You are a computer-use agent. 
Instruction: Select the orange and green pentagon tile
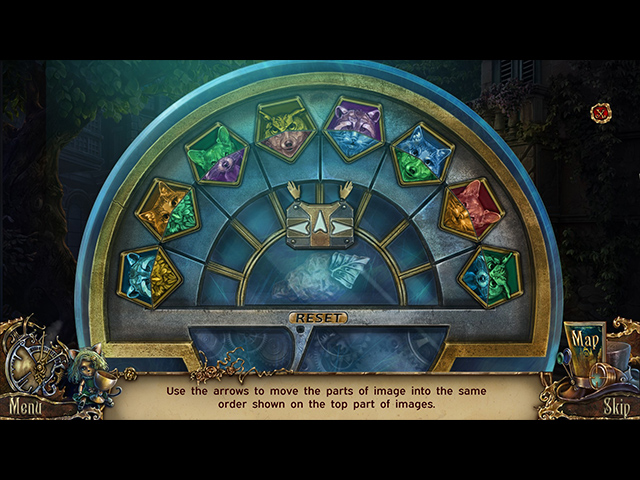168,208
